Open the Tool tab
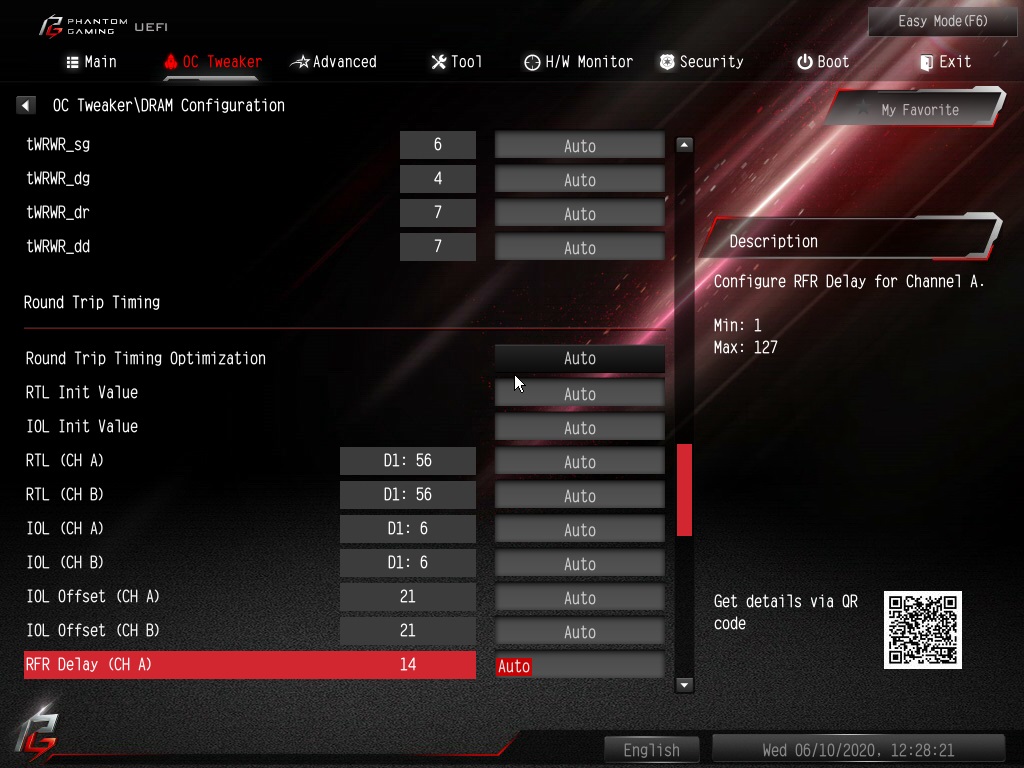 pos(457,62)
